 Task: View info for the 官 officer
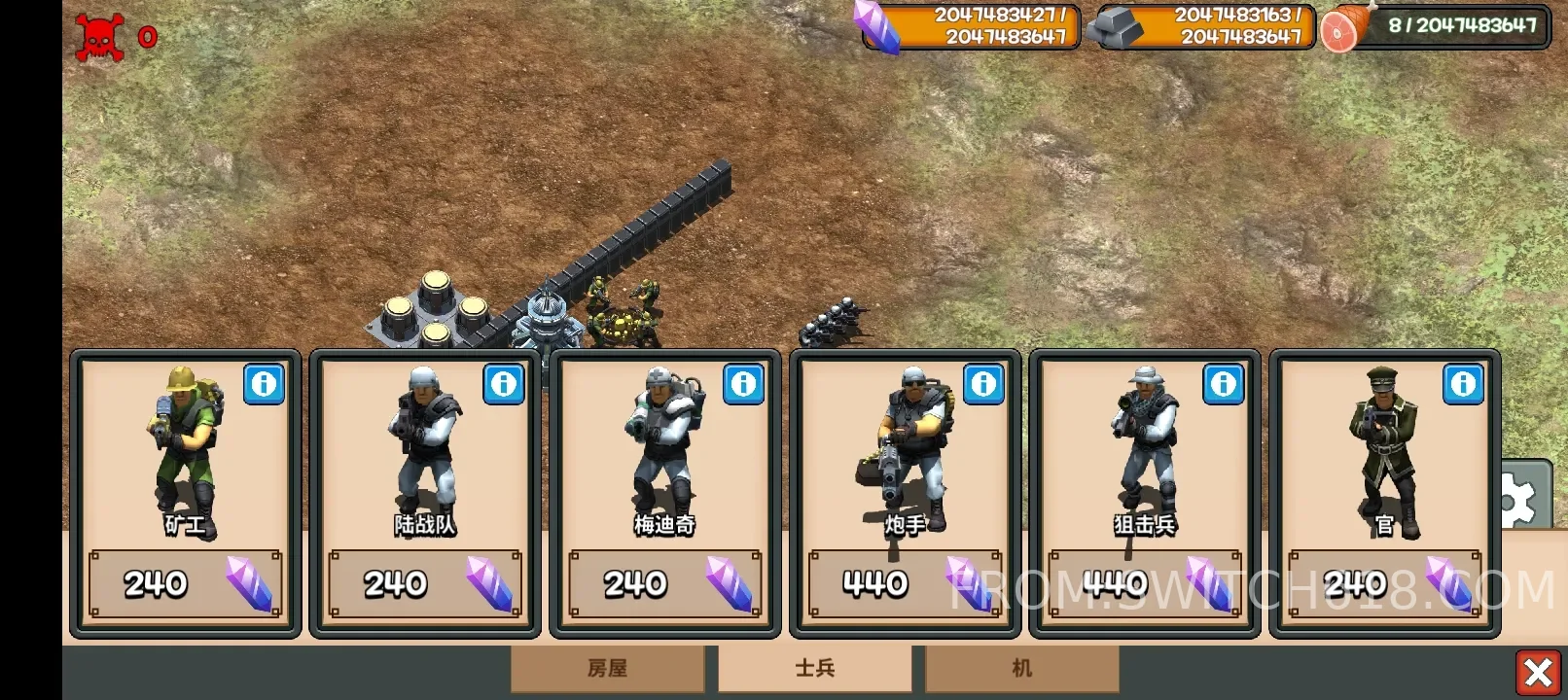pos(1464,384)
